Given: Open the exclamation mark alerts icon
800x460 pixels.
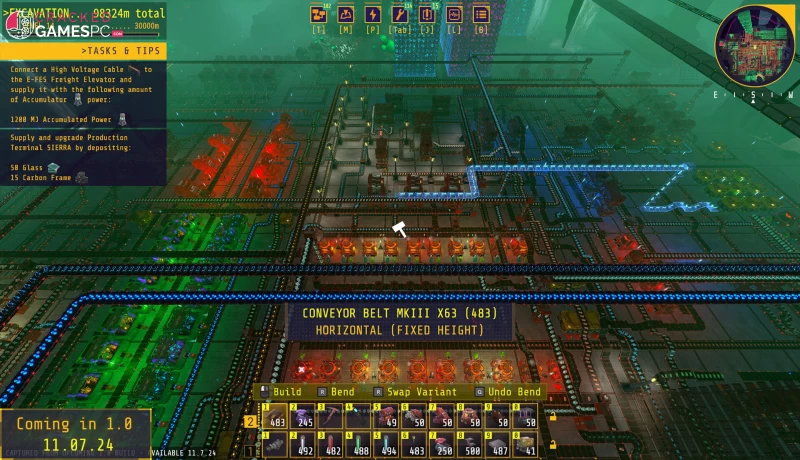Looking at the screenshot, I should click(427, 14).
